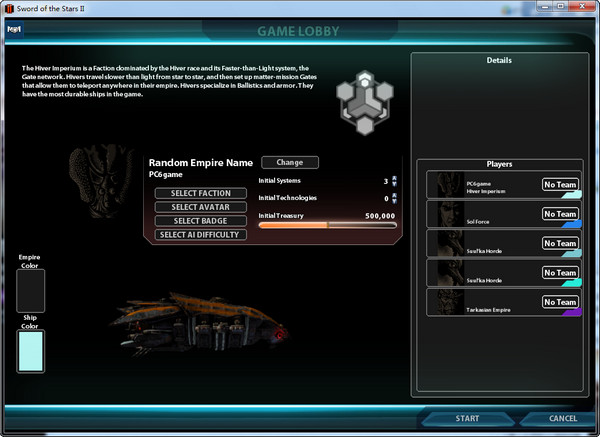Pick a new Ship Color swatch

31,351
